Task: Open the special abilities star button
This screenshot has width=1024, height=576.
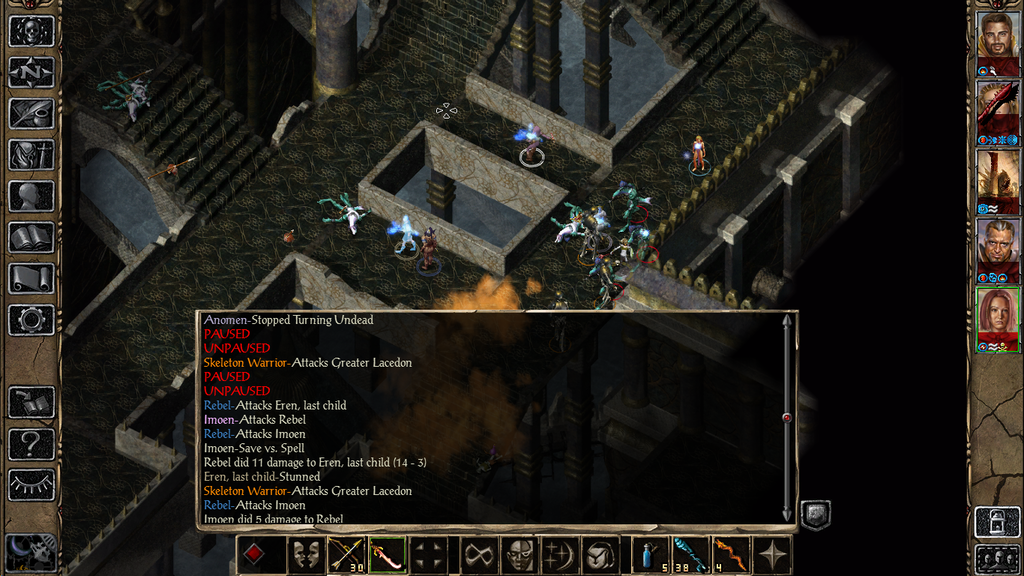Action: click(772, 555)
